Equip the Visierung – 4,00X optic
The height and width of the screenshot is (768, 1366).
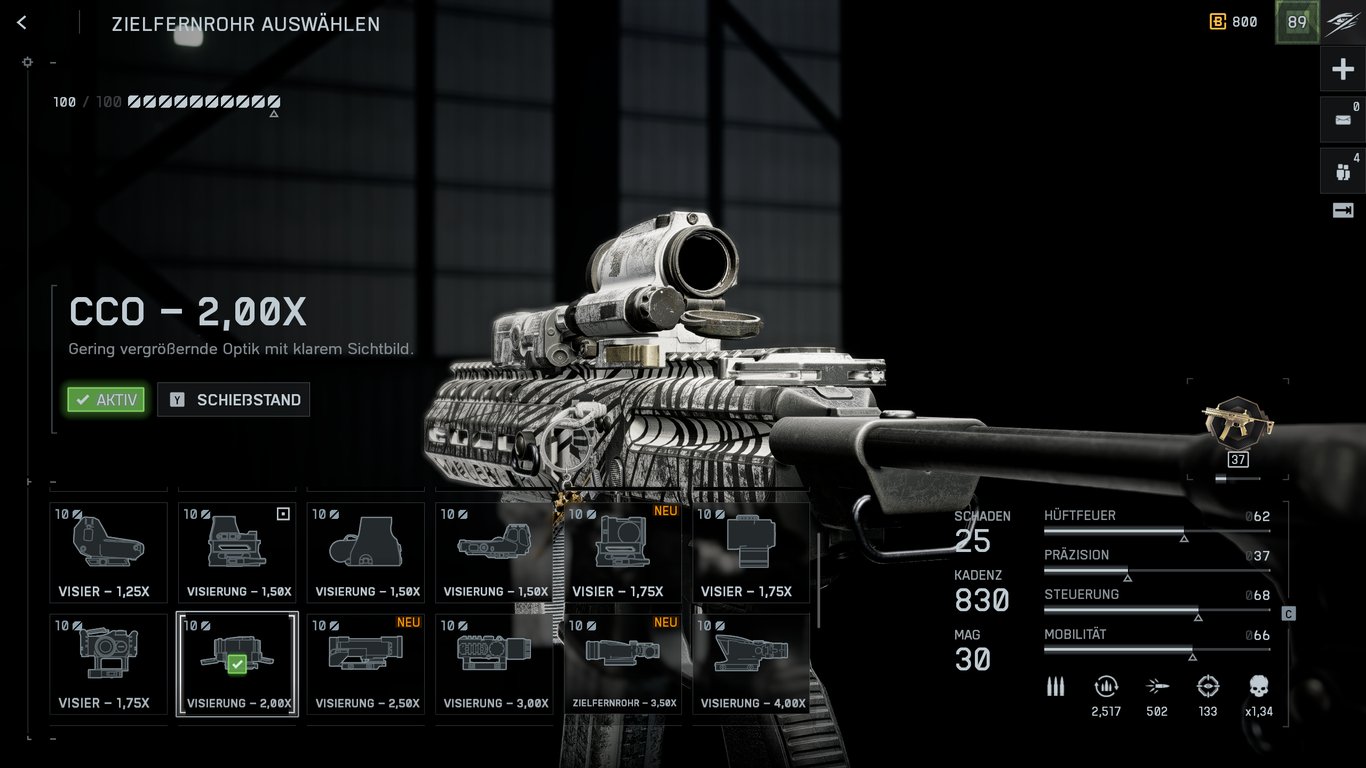pos(752,664)
